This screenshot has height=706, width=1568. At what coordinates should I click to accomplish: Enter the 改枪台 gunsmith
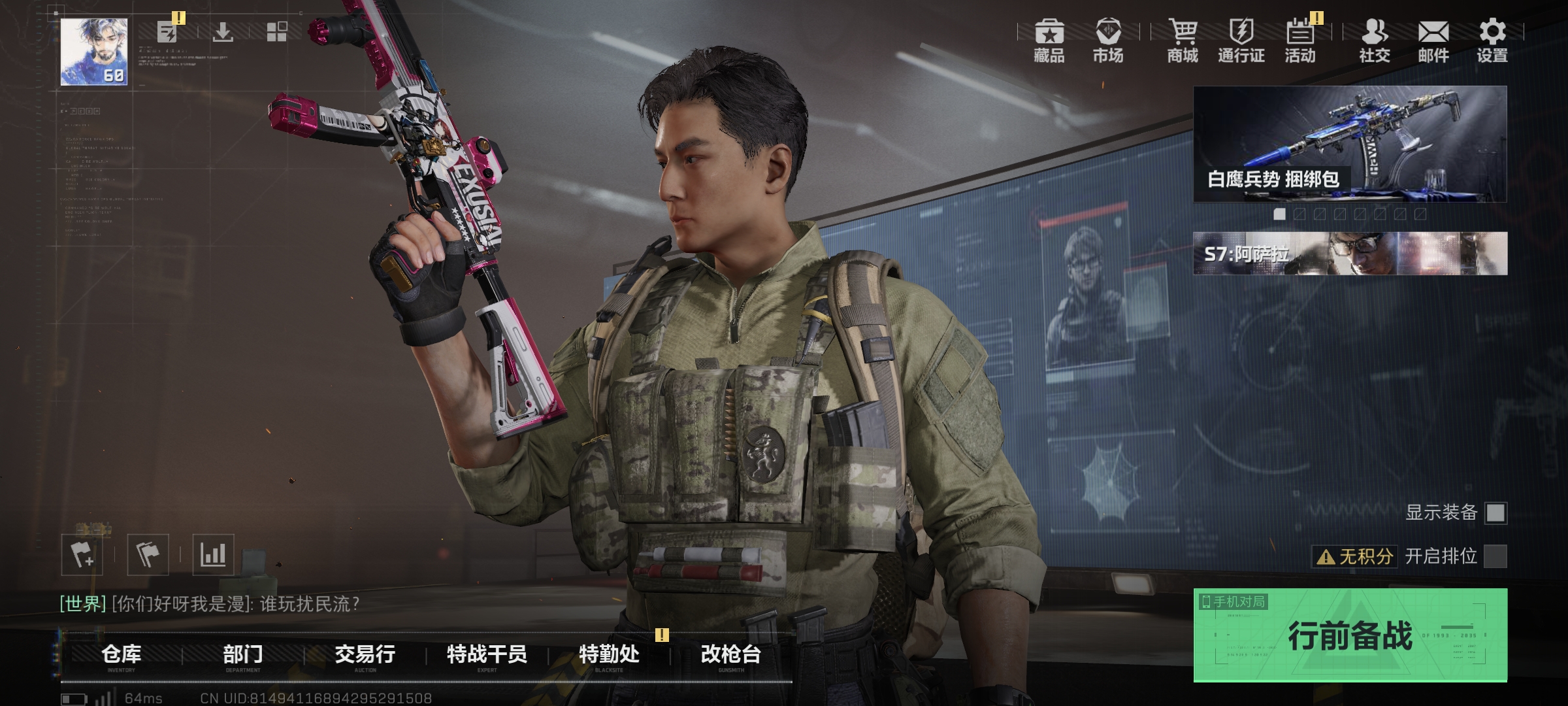731,654
